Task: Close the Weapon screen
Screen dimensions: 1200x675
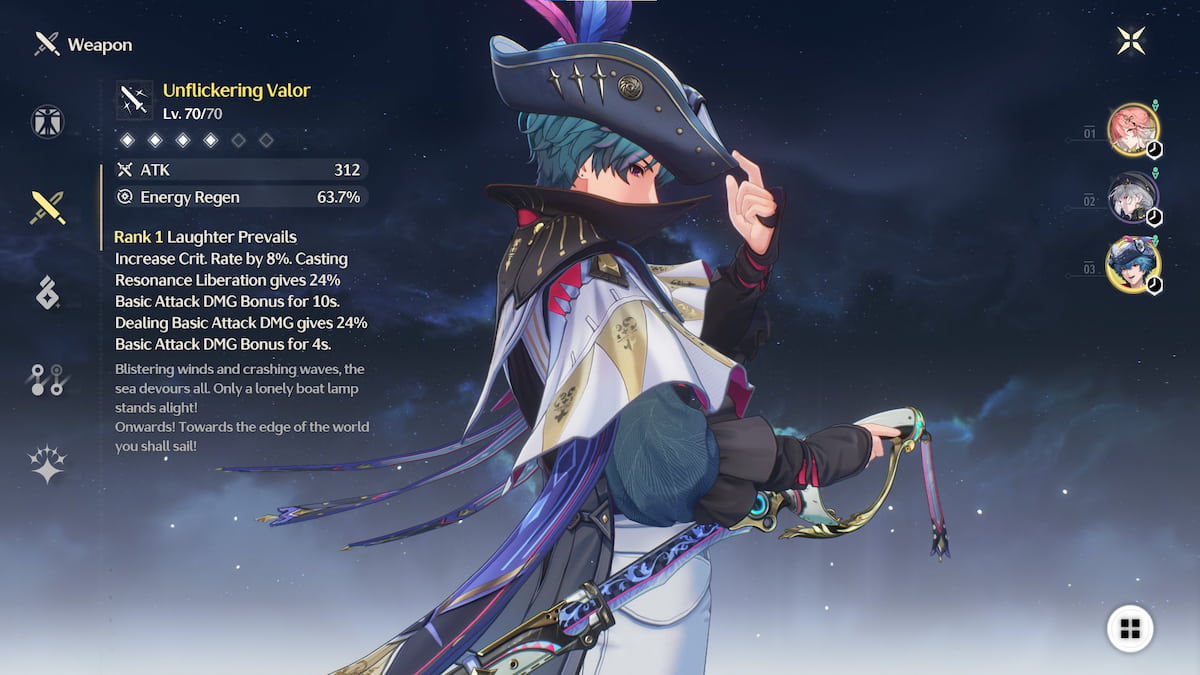Action: tap(1131, 41)
